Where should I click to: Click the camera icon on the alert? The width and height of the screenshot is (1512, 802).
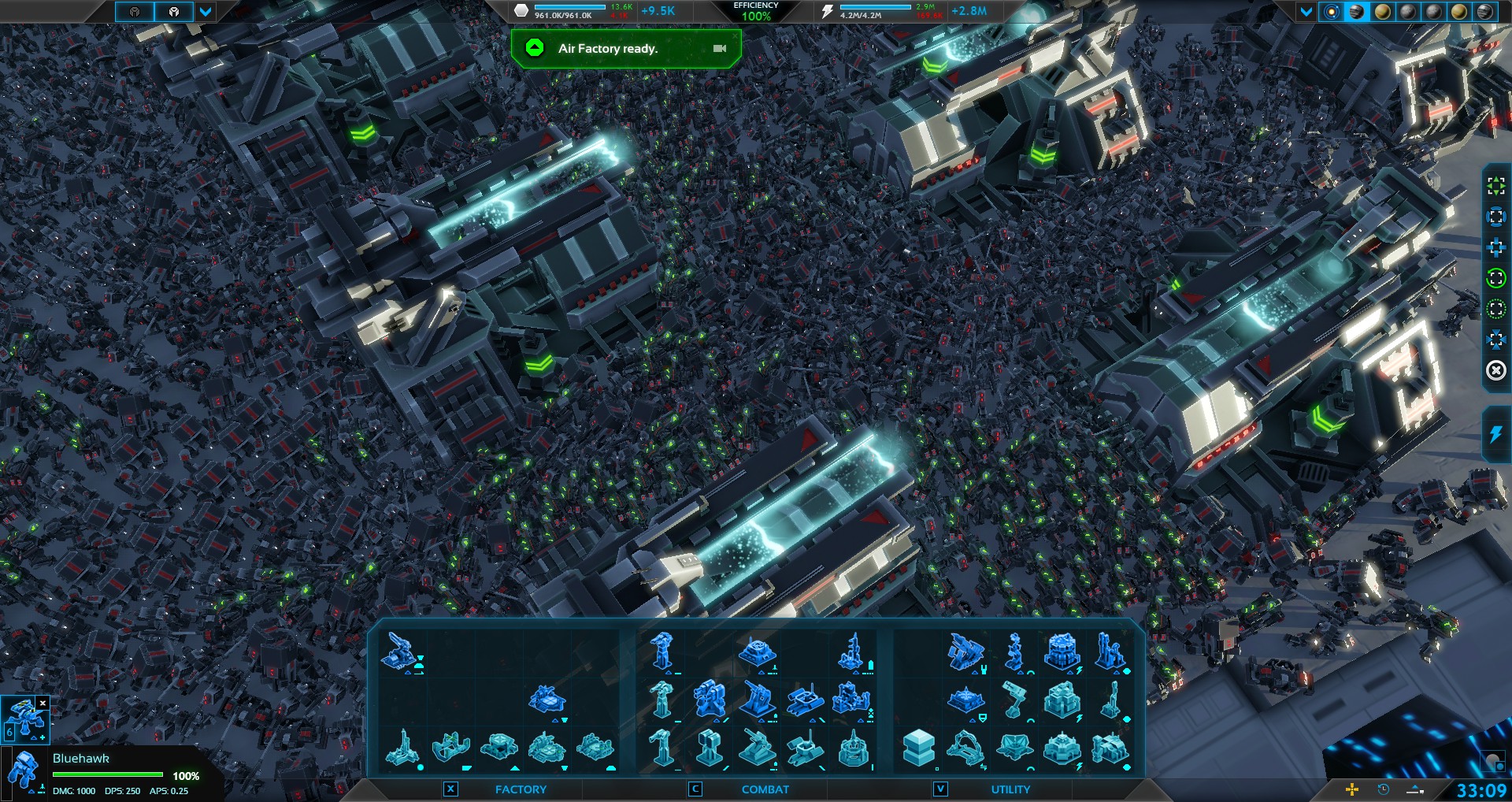click(719, 49)
